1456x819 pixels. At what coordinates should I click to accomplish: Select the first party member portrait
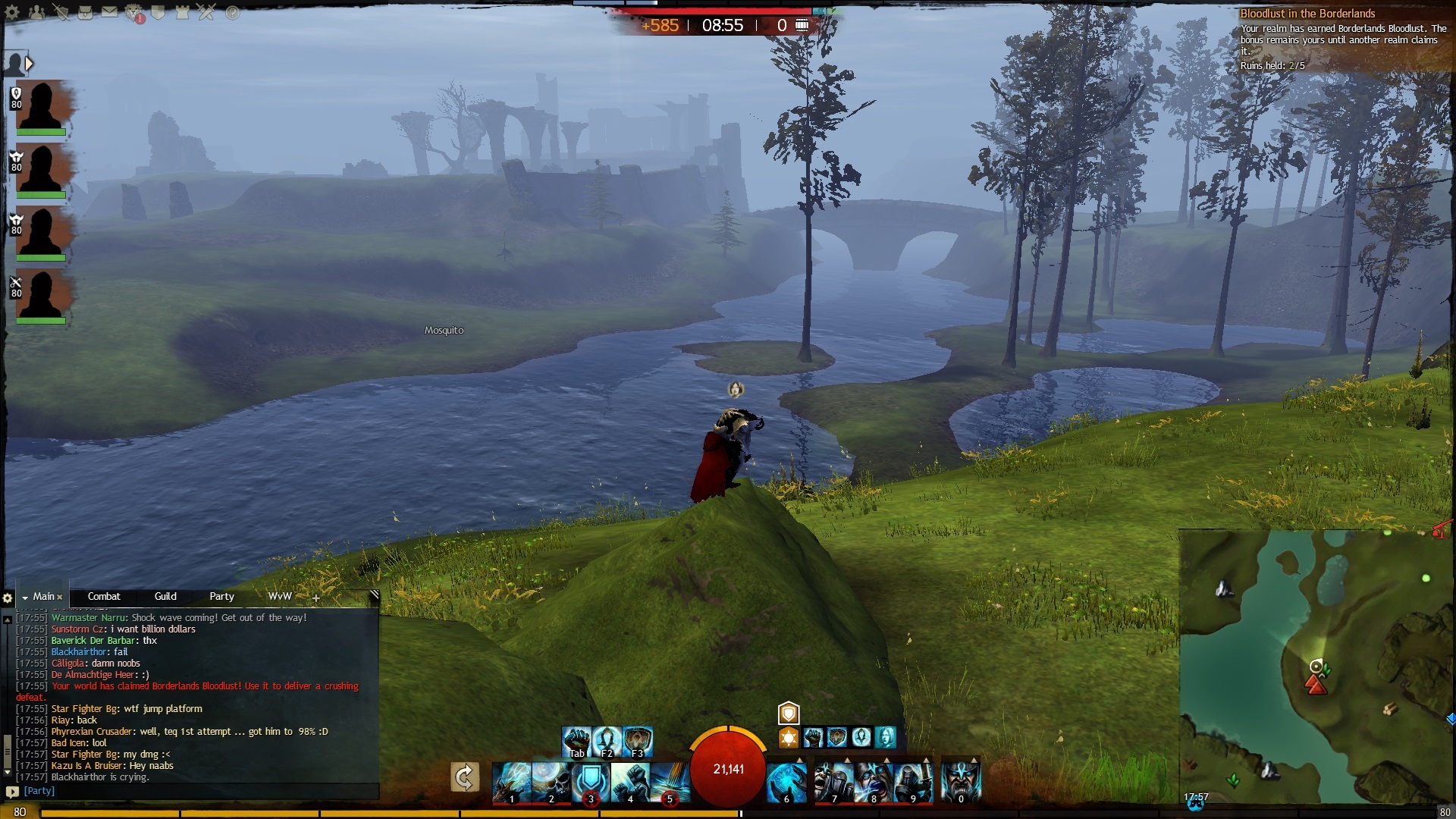point(41,106)
